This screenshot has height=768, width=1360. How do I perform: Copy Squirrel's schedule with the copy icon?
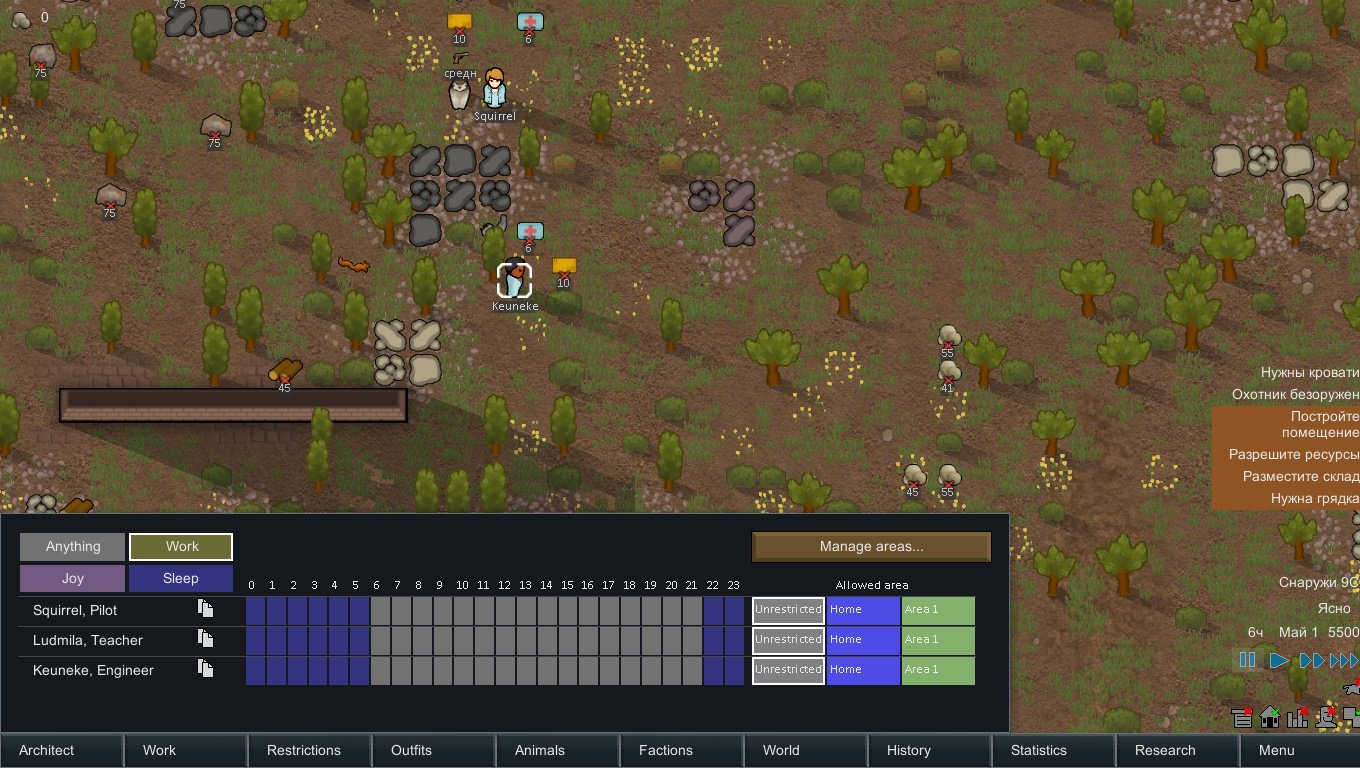pyautogui.click(x=203, y=610)
